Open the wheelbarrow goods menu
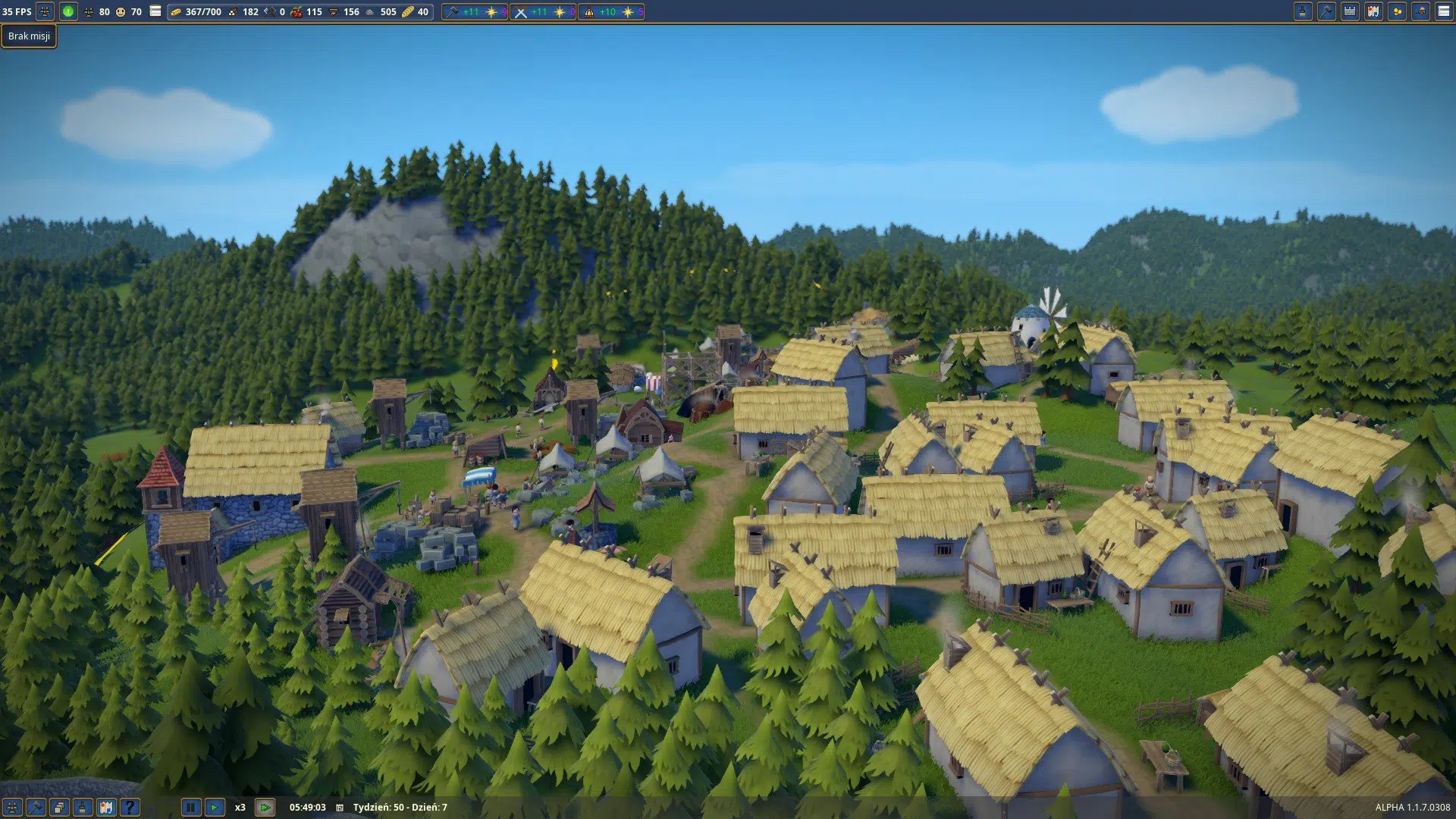This screenshot has height=819, width=1456. pyautogui.click(x=1420, y=11)
